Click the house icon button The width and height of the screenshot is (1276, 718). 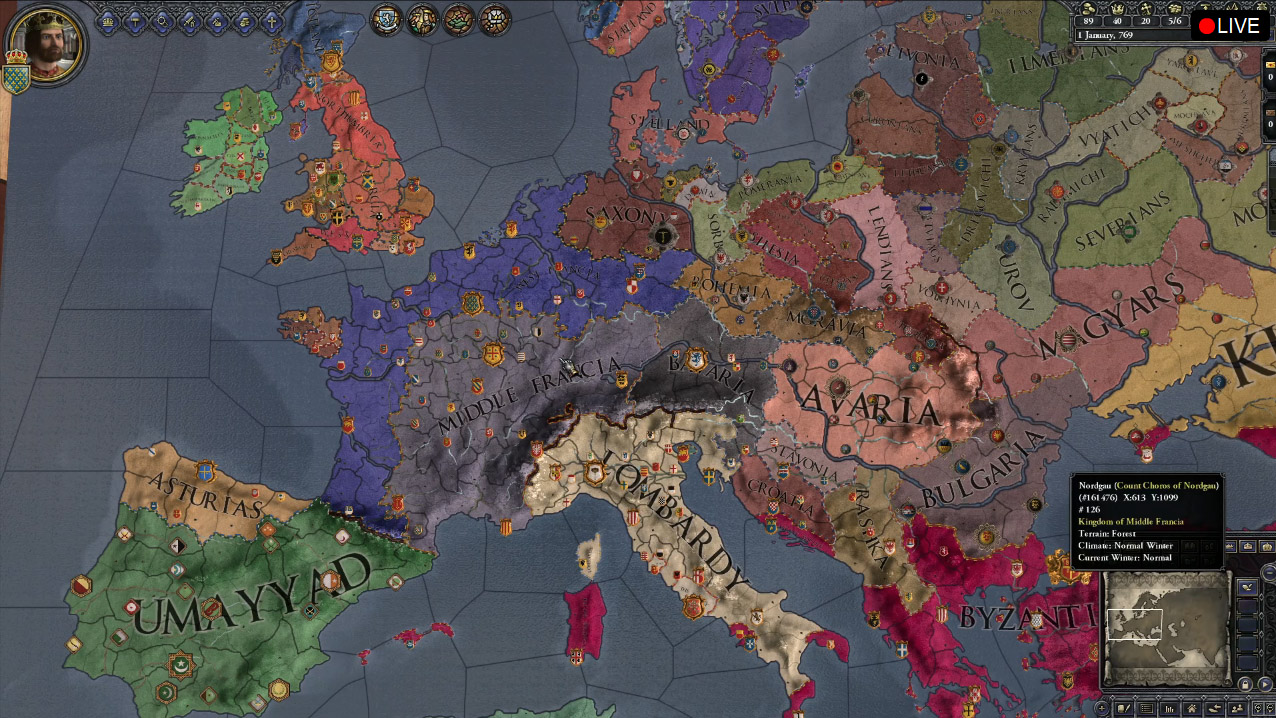[1192, 709]
